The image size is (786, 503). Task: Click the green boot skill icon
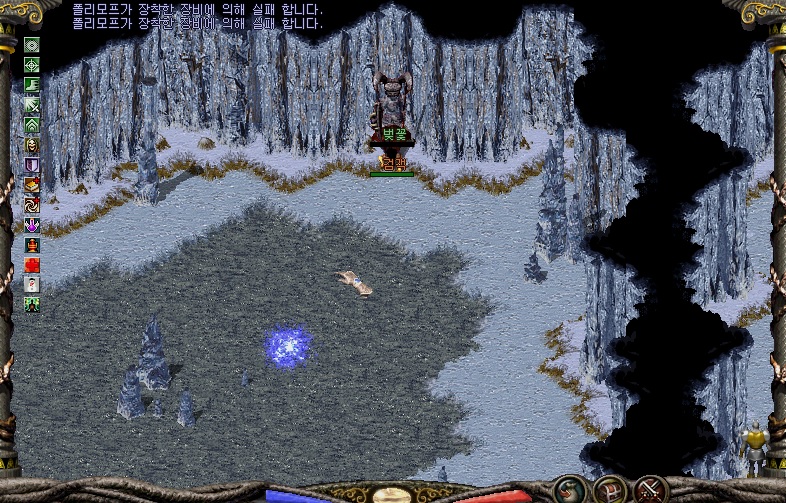[x=32, y=85]
